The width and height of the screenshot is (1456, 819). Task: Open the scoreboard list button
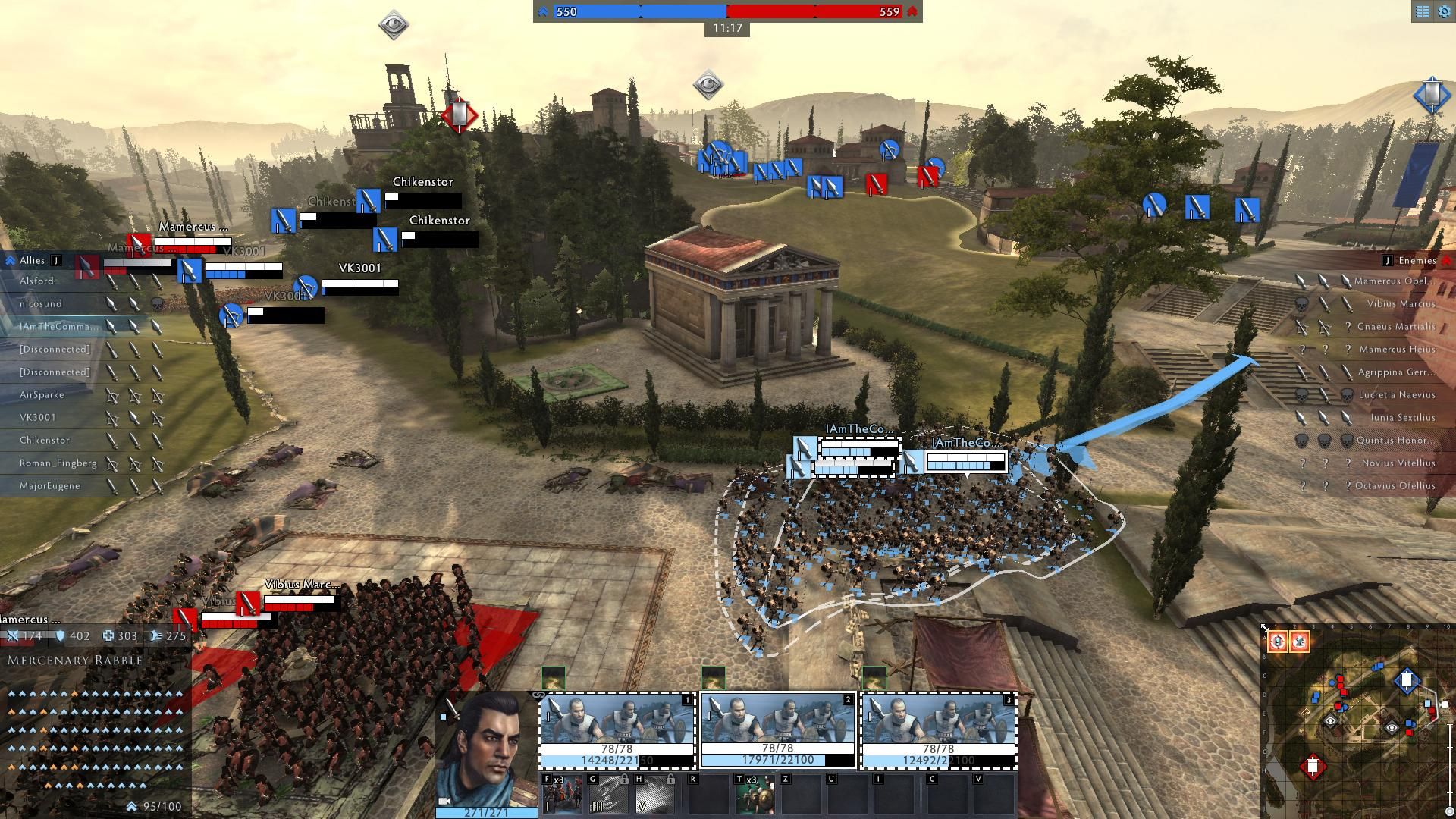click(x=1422, y=11)
